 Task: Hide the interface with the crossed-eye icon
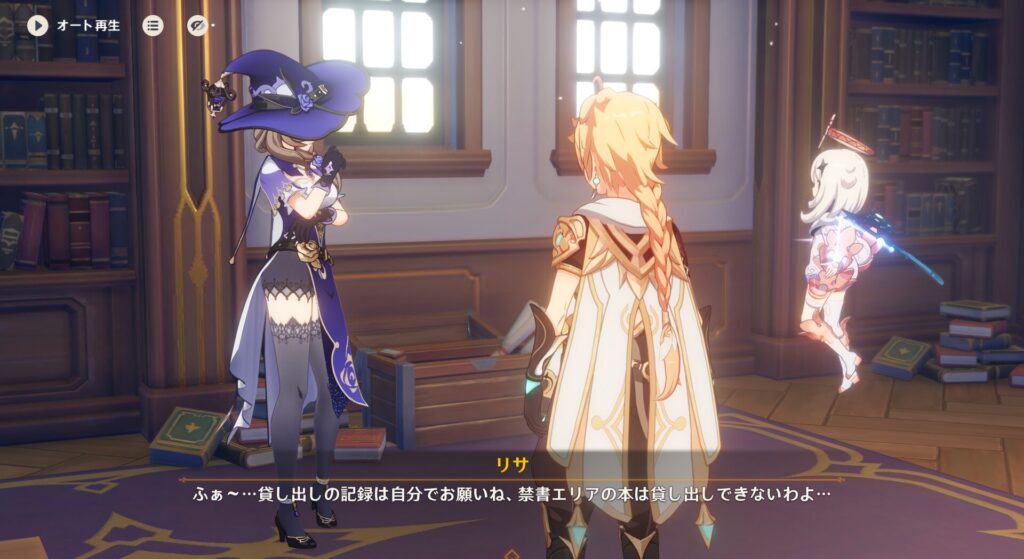pyautogui.click(x=197, y=25)
